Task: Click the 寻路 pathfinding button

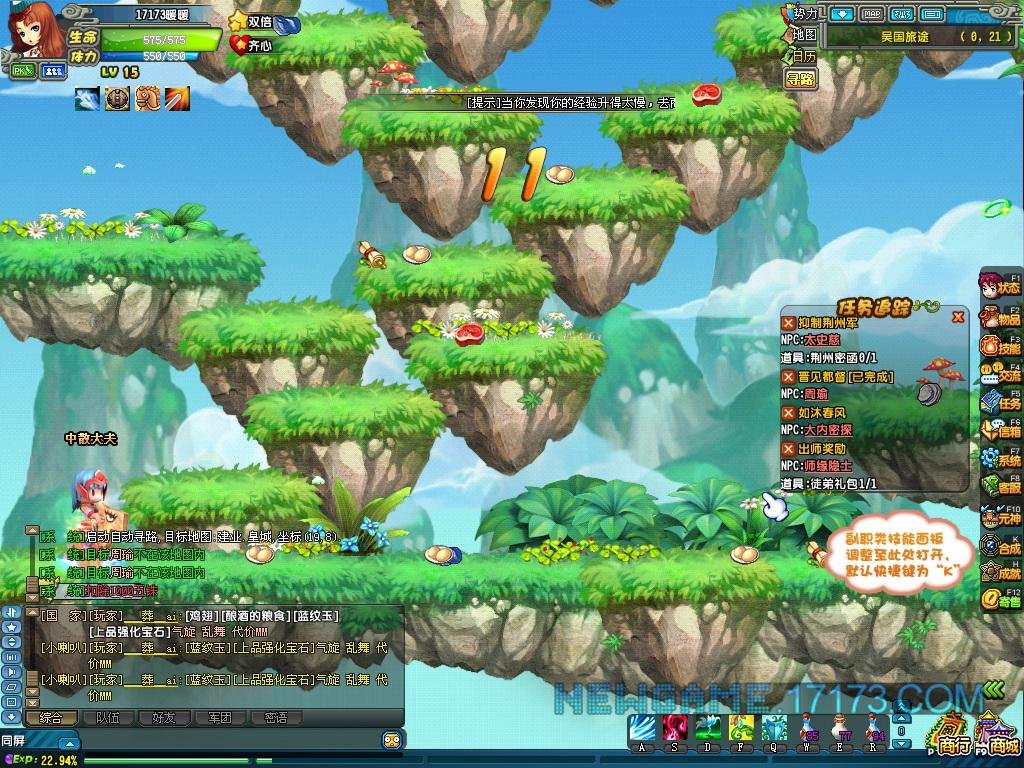Action: [x=799, y=78]
